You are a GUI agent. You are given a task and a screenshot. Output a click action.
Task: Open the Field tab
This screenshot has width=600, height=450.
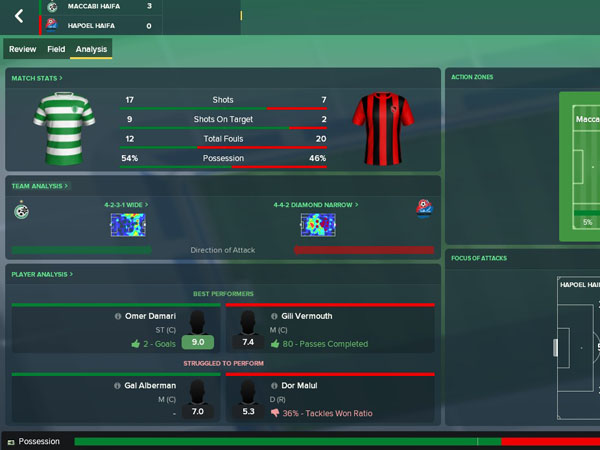point(56,48)
